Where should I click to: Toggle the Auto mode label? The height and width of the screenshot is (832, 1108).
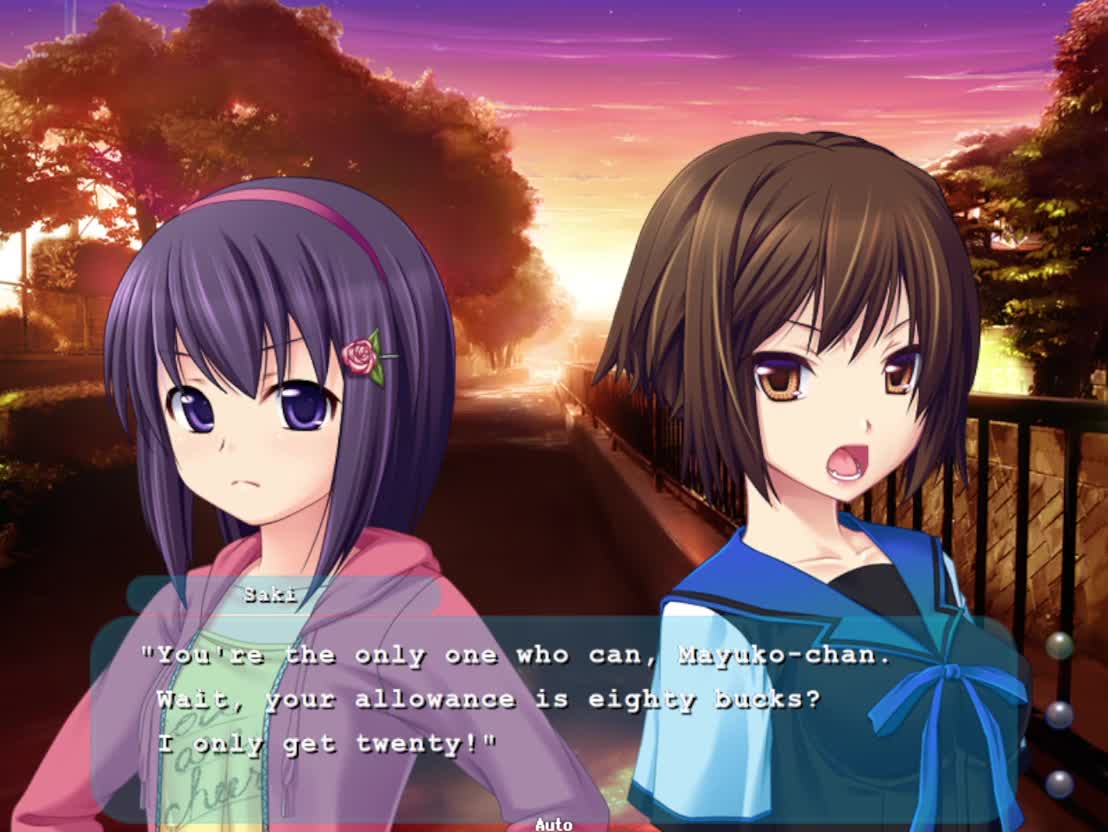[x=553, y=824]
